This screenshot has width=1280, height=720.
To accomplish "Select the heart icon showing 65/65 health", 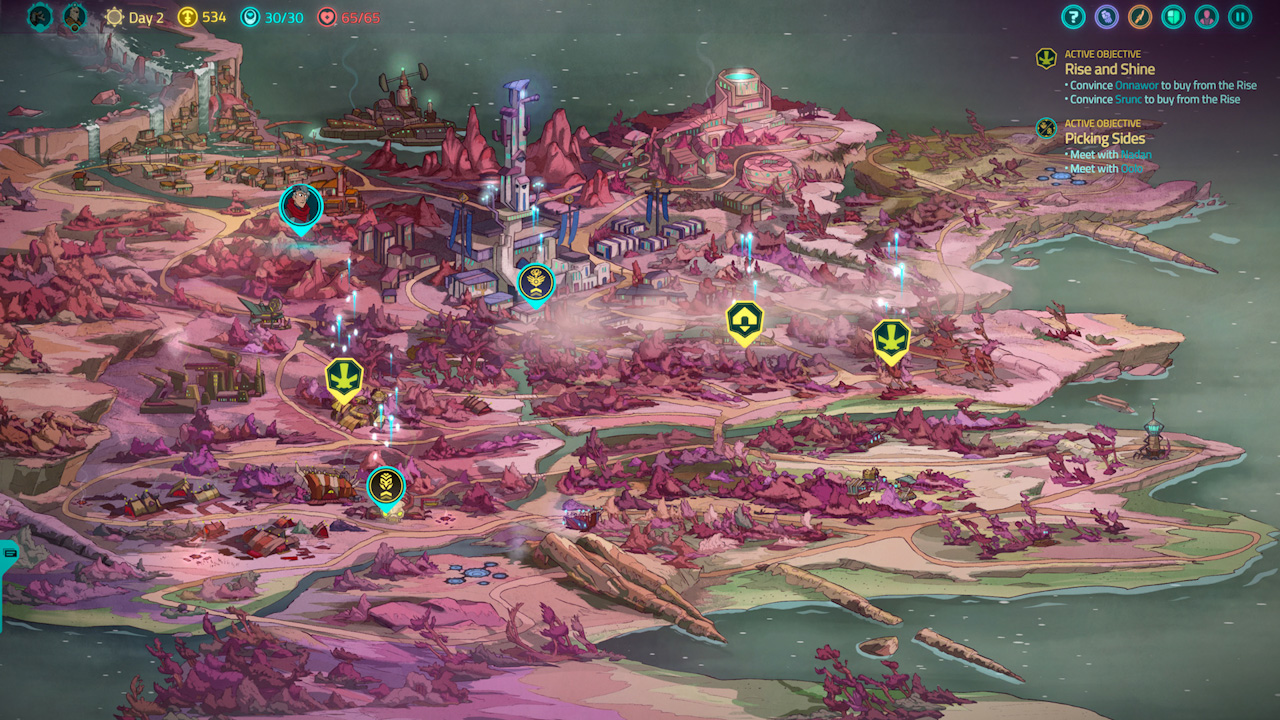I will point(328,17).
